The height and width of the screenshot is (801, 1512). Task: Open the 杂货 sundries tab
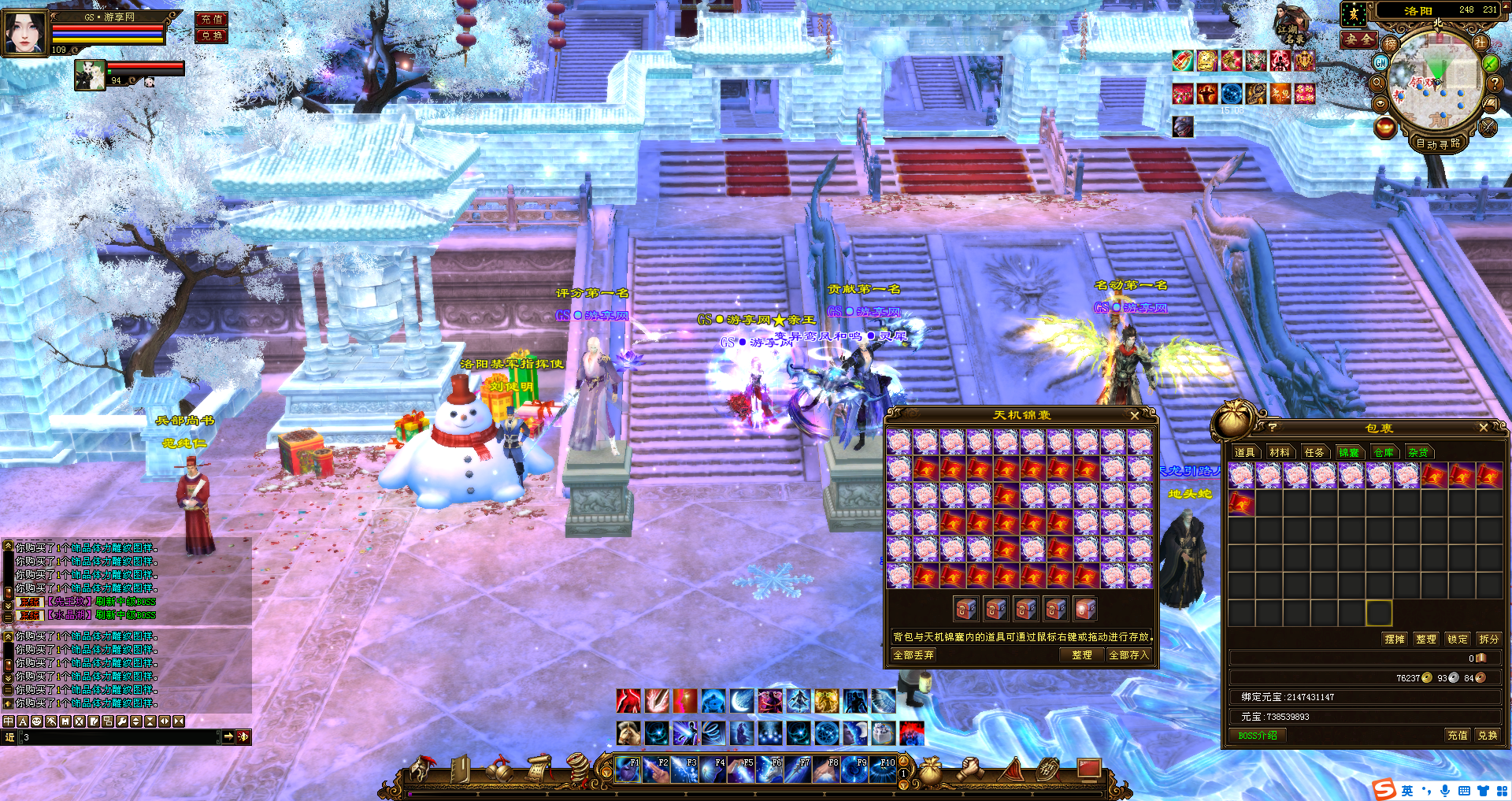1418,452
